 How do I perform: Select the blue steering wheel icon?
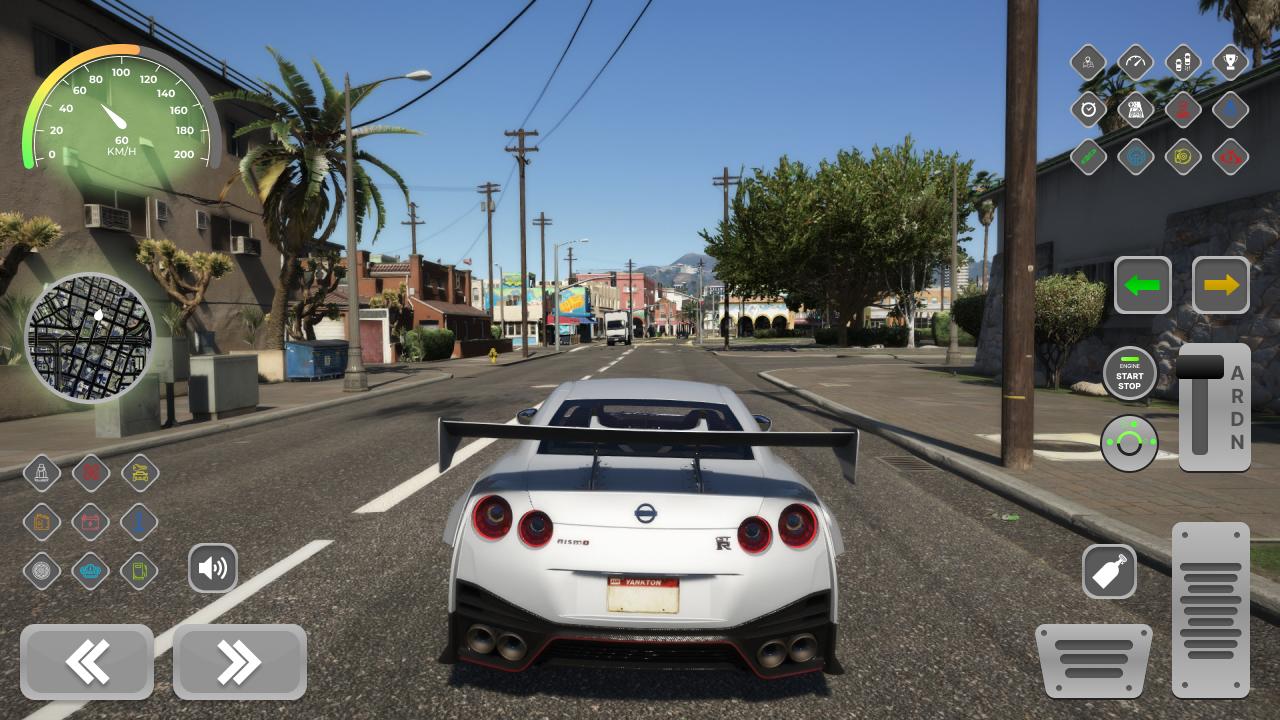[x=1137, y=157]
